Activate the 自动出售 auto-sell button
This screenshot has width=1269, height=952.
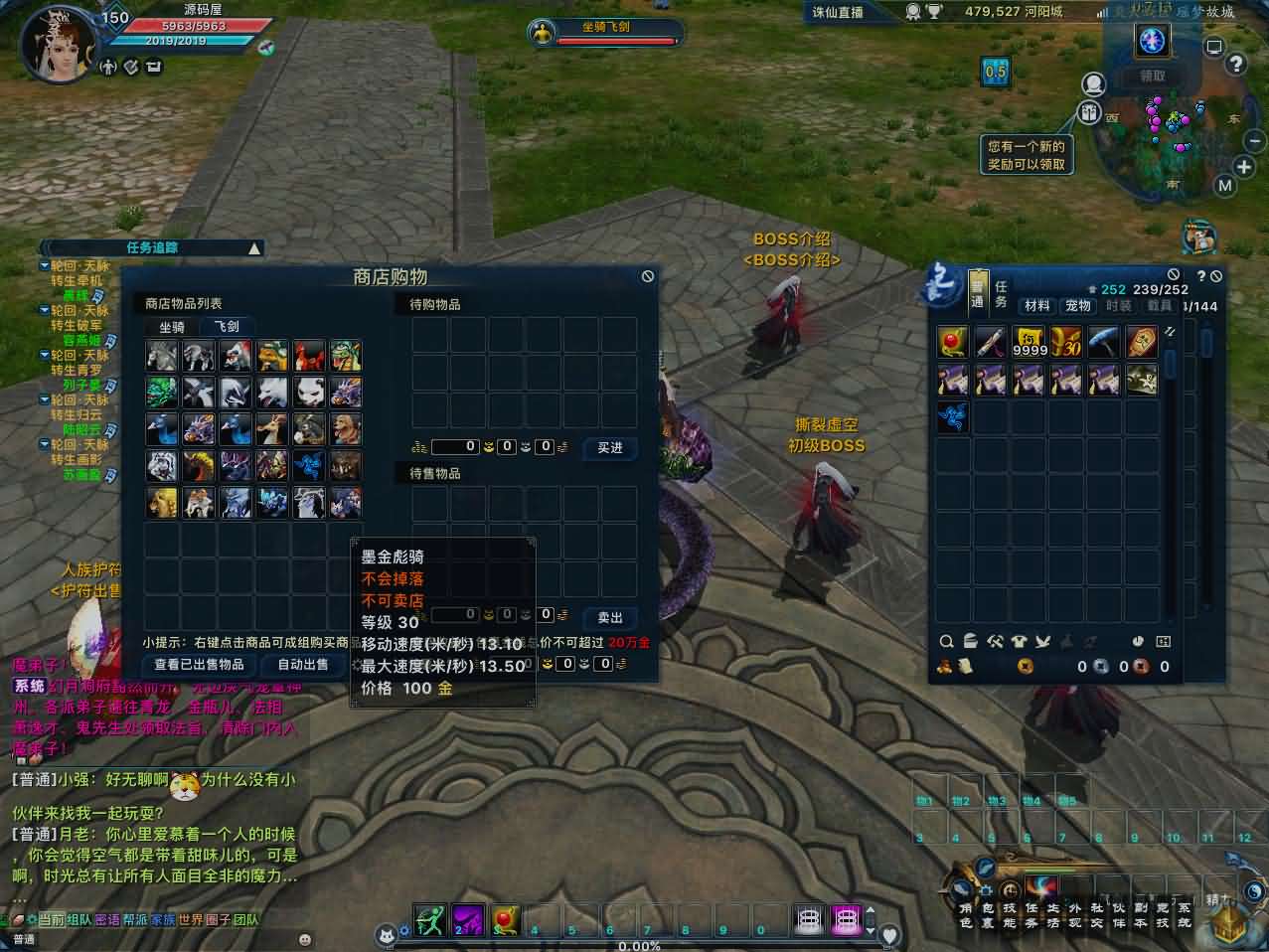pyautogui.click(x=303, y=665)
